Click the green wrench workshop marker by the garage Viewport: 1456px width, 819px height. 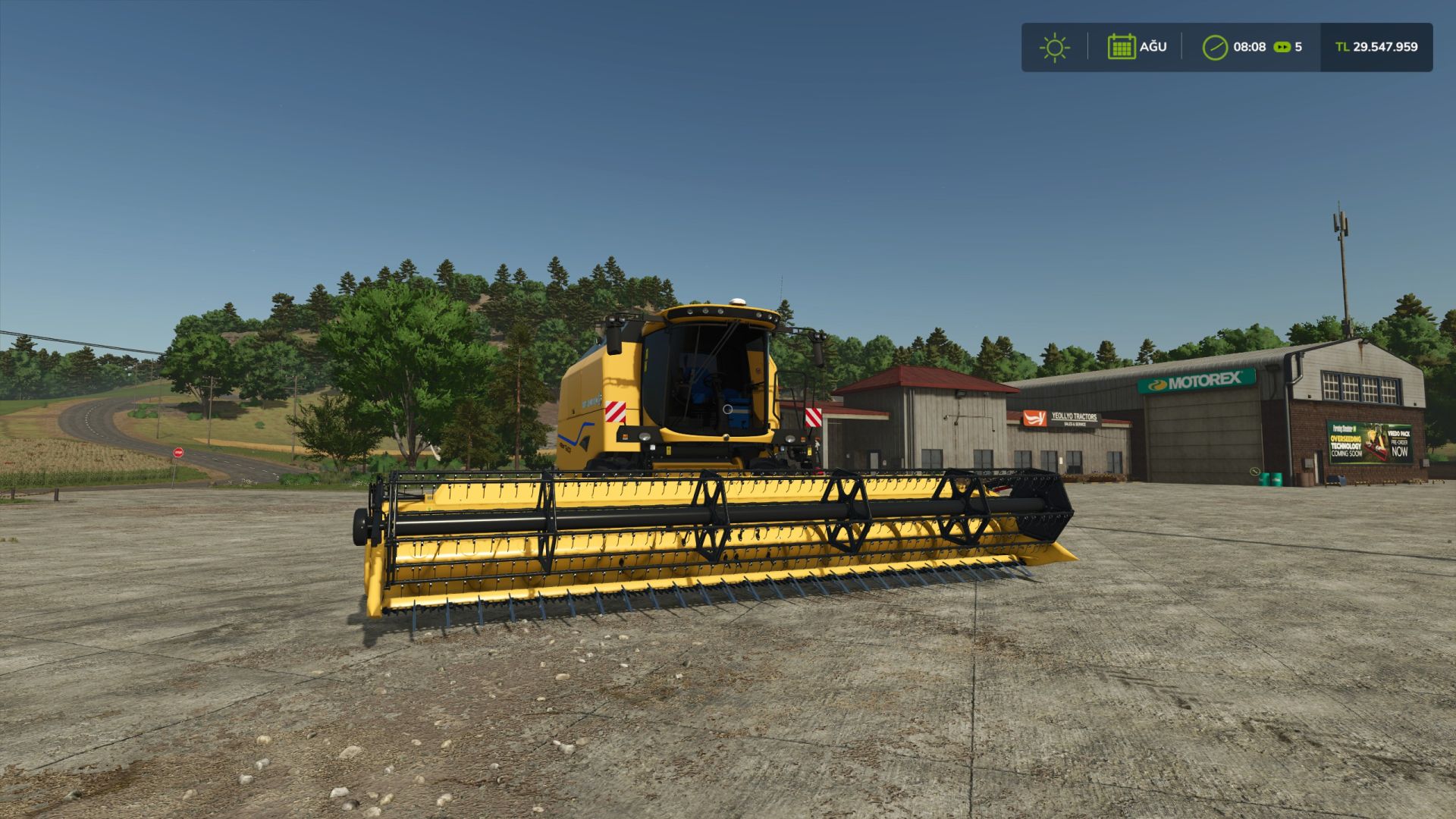1254,471
